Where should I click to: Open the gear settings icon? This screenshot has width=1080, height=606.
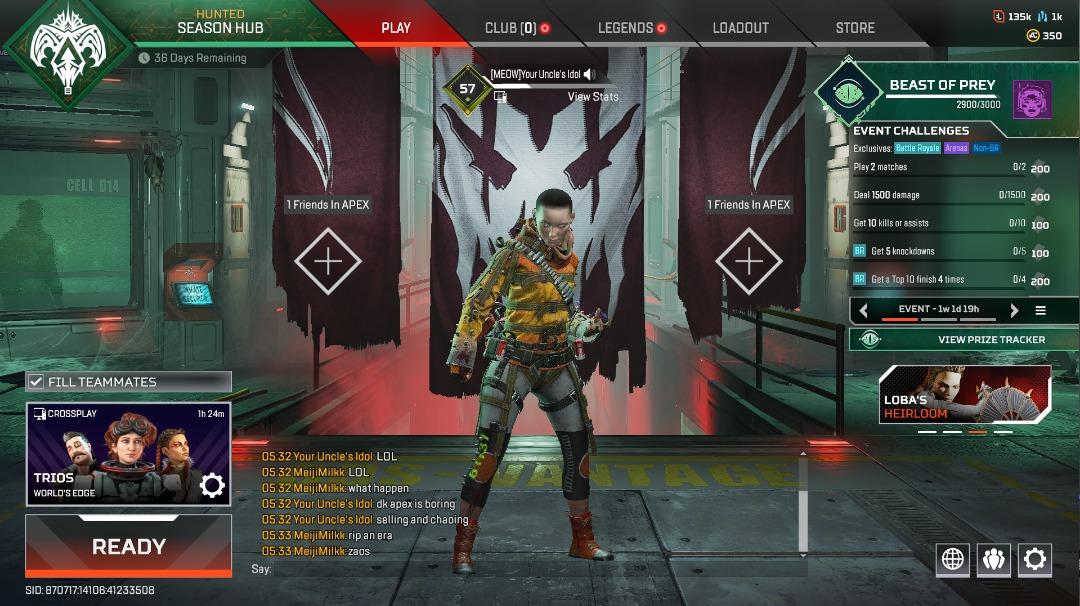[1035, 559]
